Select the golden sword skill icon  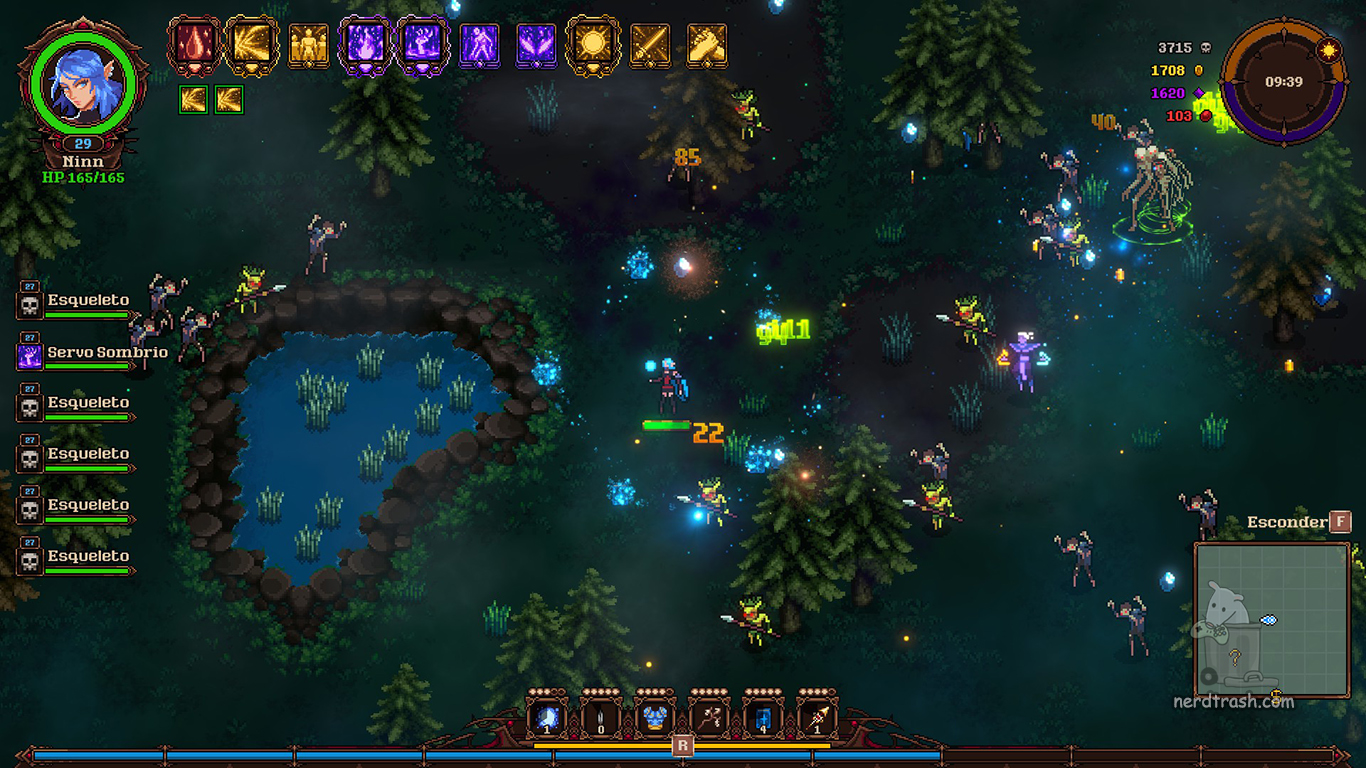pos(650,45)
